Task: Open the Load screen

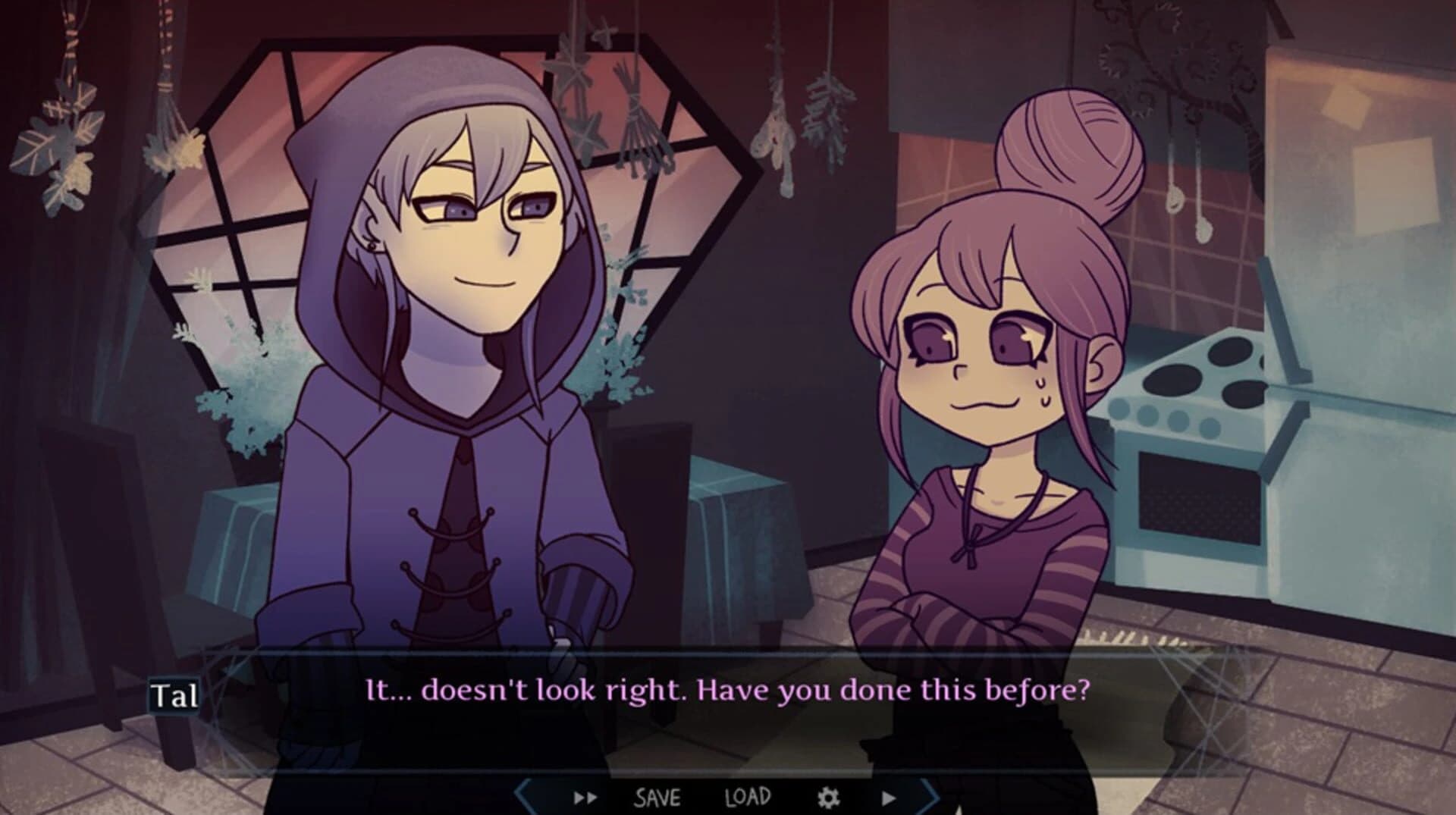Action: (747, 798)
